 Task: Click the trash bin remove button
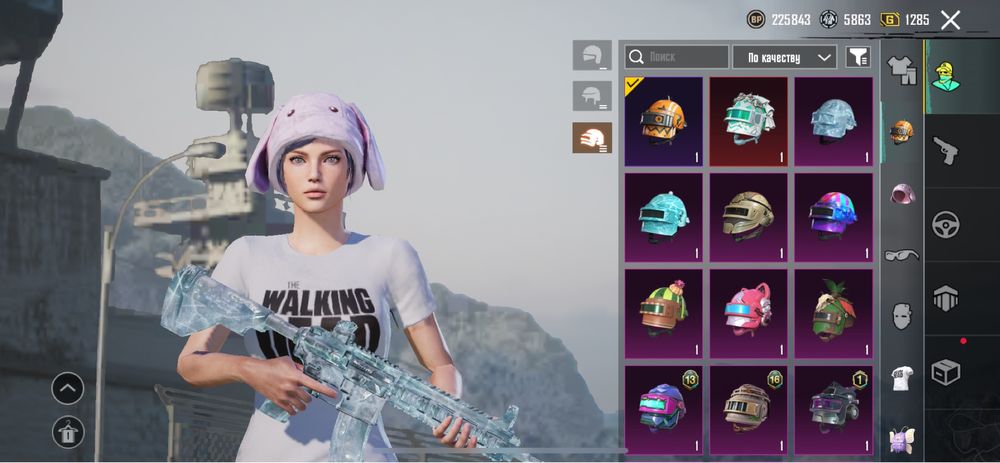[68, 432]
